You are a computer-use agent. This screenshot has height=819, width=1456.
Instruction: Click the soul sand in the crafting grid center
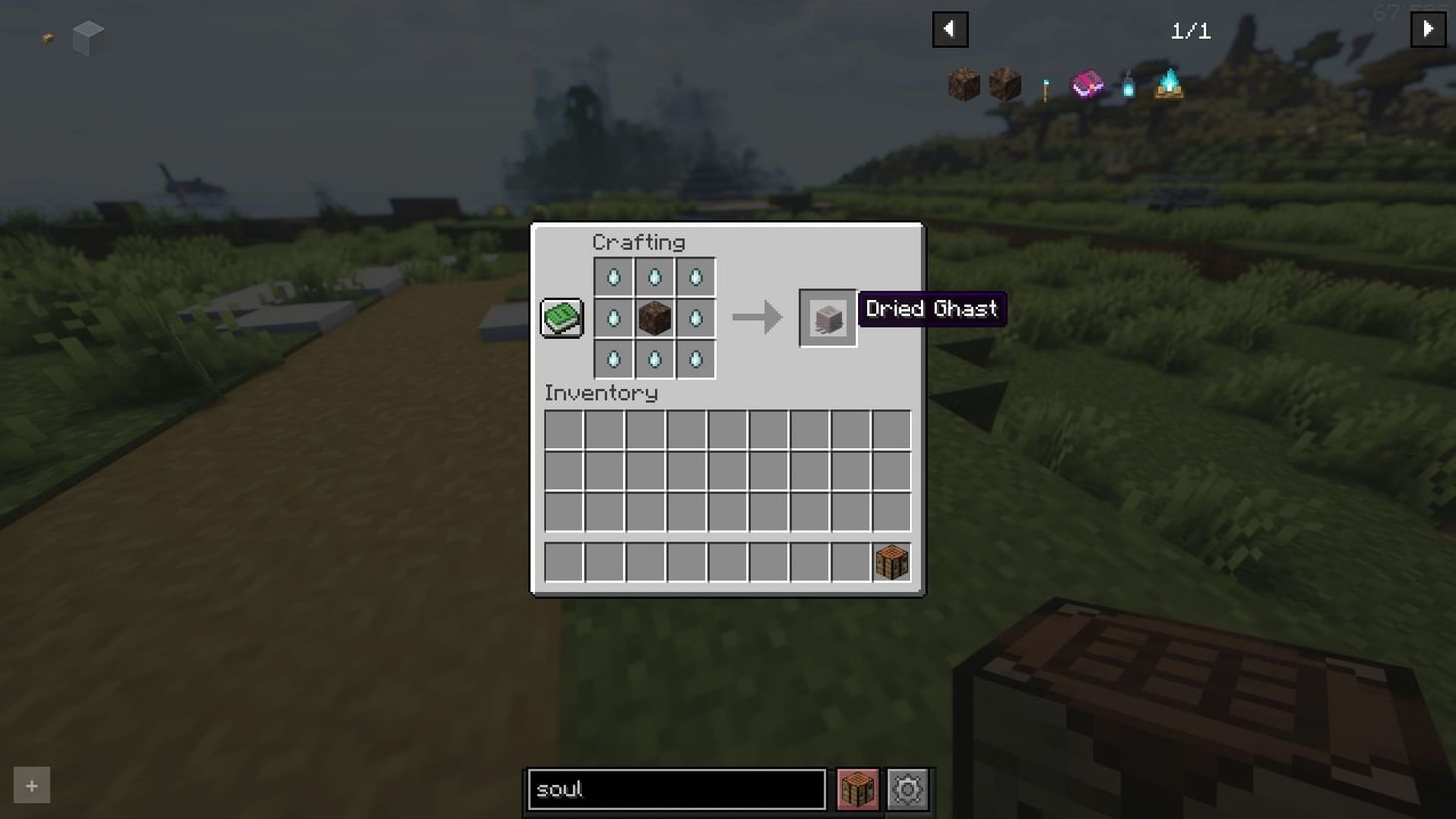click(654, 317)
